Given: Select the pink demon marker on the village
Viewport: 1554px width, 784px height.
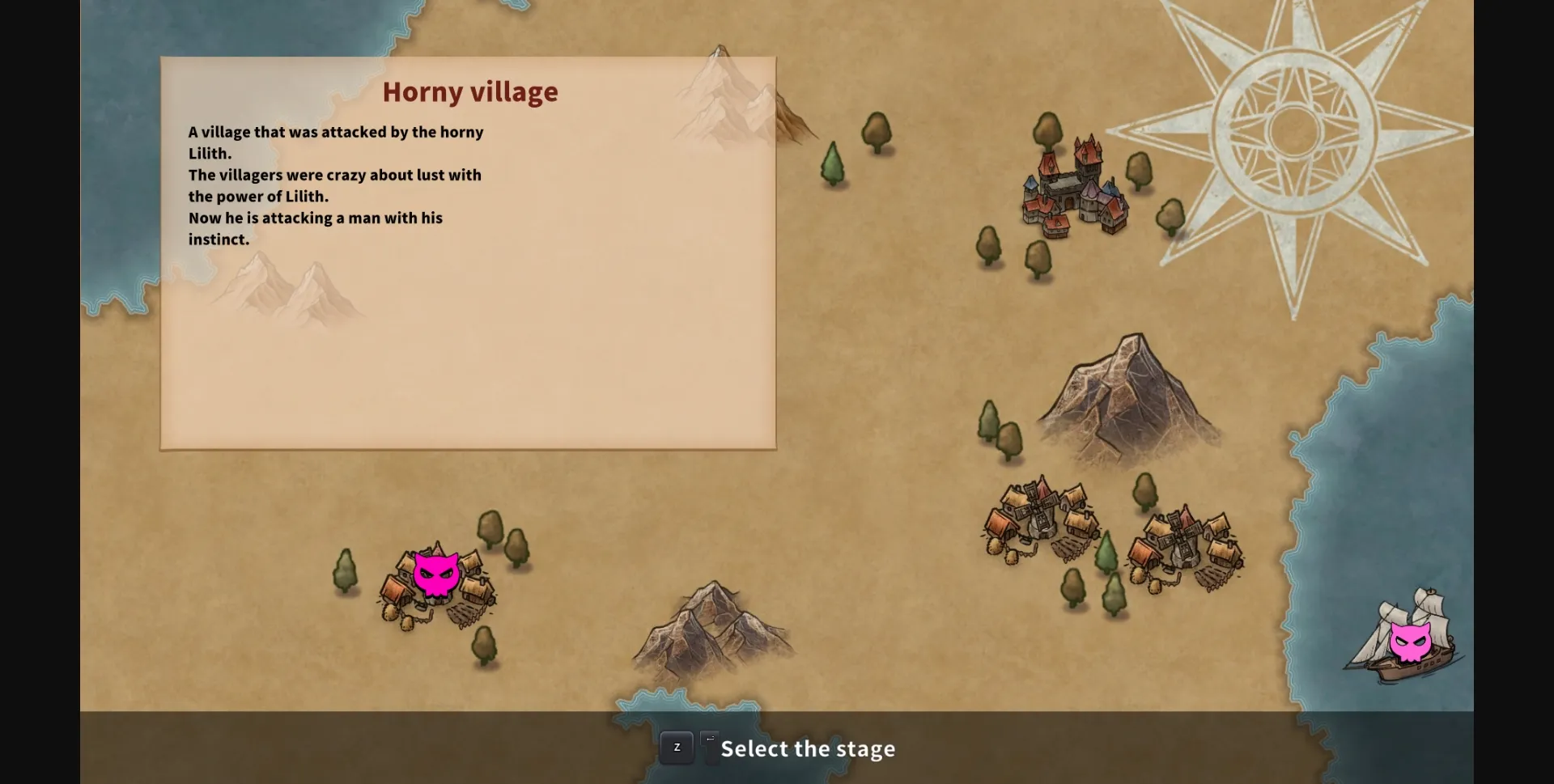Looking at the screenshot, I should [436, 575].
